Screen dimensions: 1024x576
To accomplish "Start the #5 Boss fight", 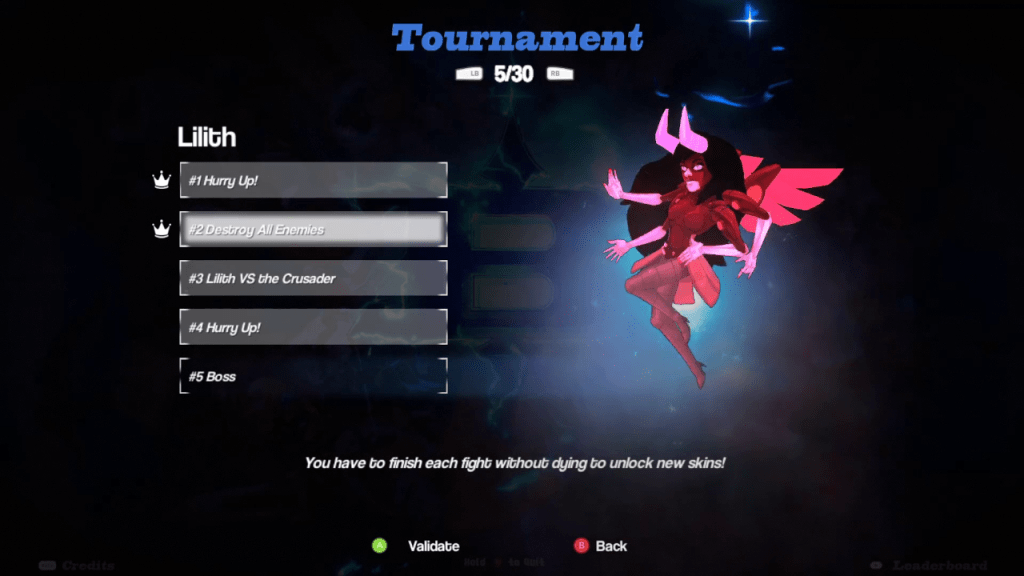I will (313, 376).
